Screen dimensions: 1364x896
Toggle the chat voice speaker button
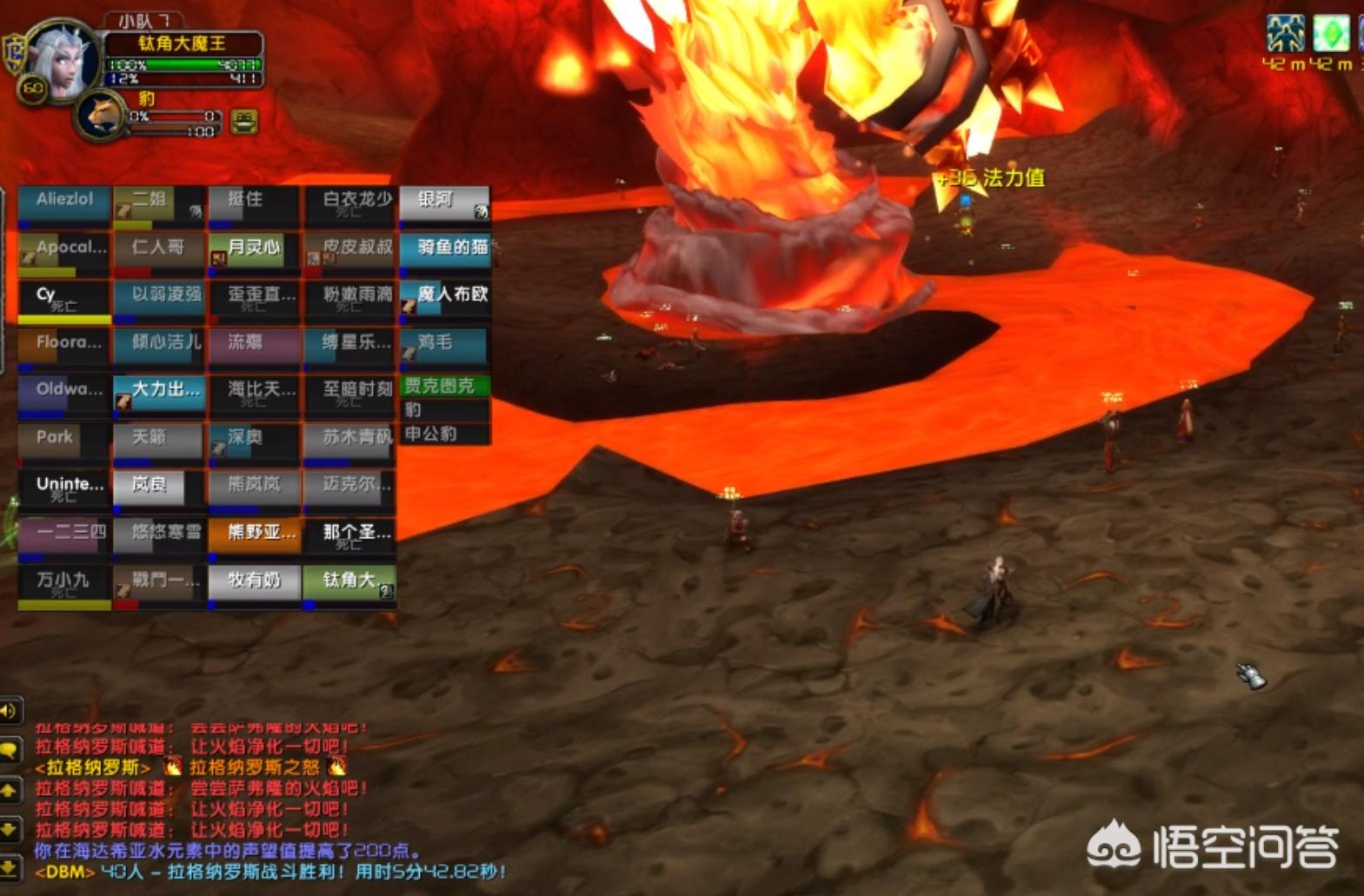point(10,711)
